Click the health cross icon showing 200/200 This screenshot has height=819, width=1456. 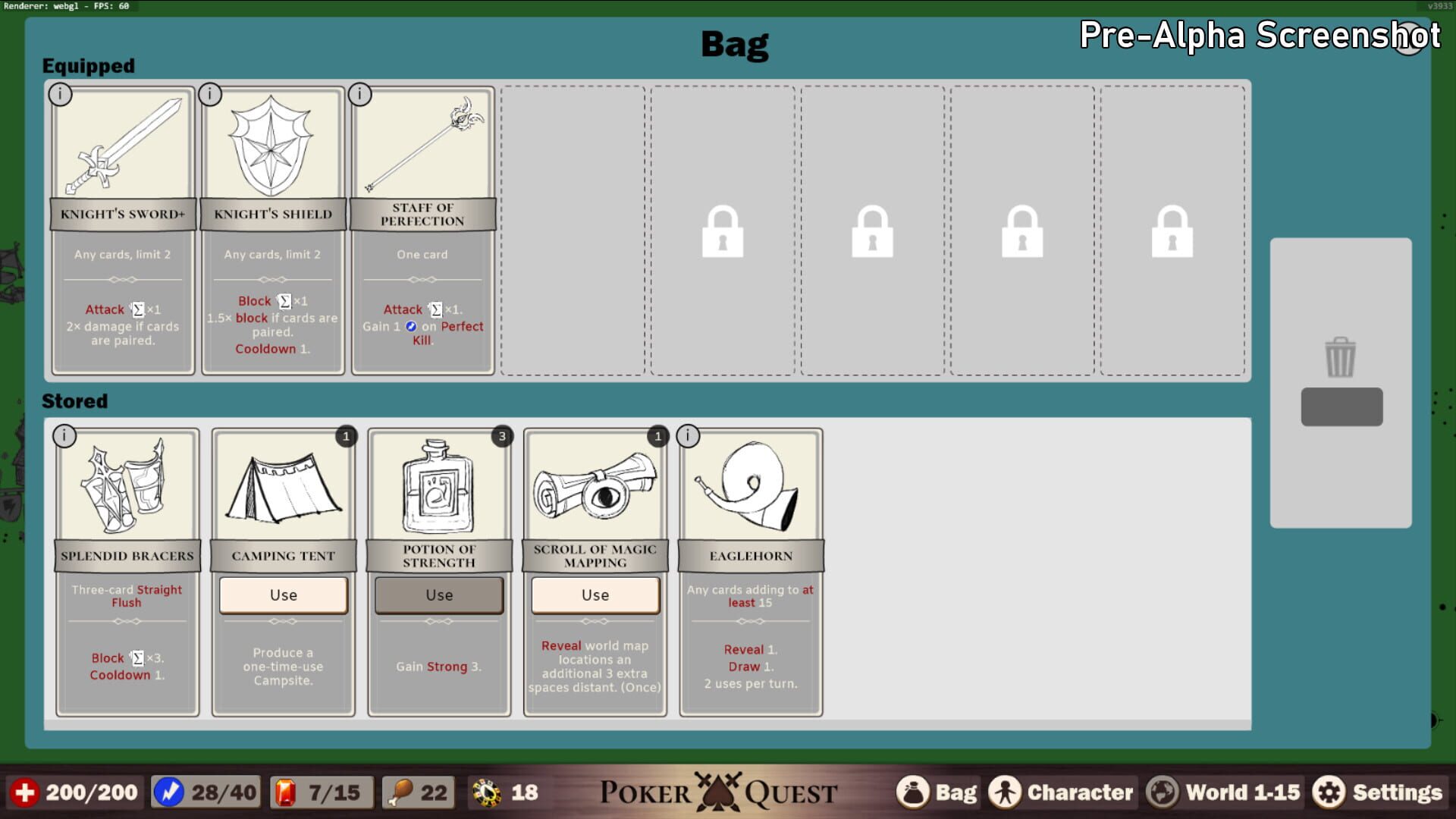click(x=27, y=792)
